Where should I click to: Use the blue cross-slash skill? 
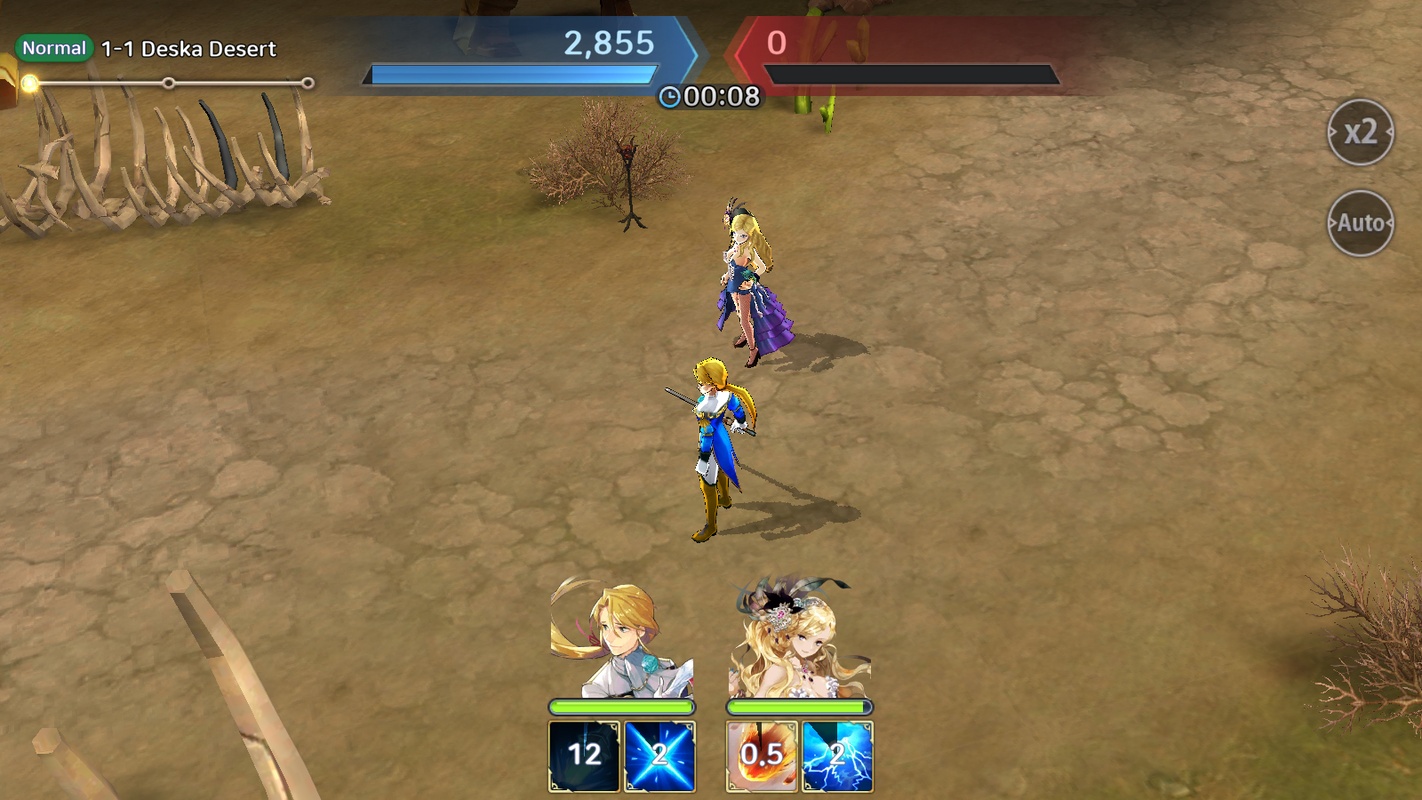pos(660,756)
